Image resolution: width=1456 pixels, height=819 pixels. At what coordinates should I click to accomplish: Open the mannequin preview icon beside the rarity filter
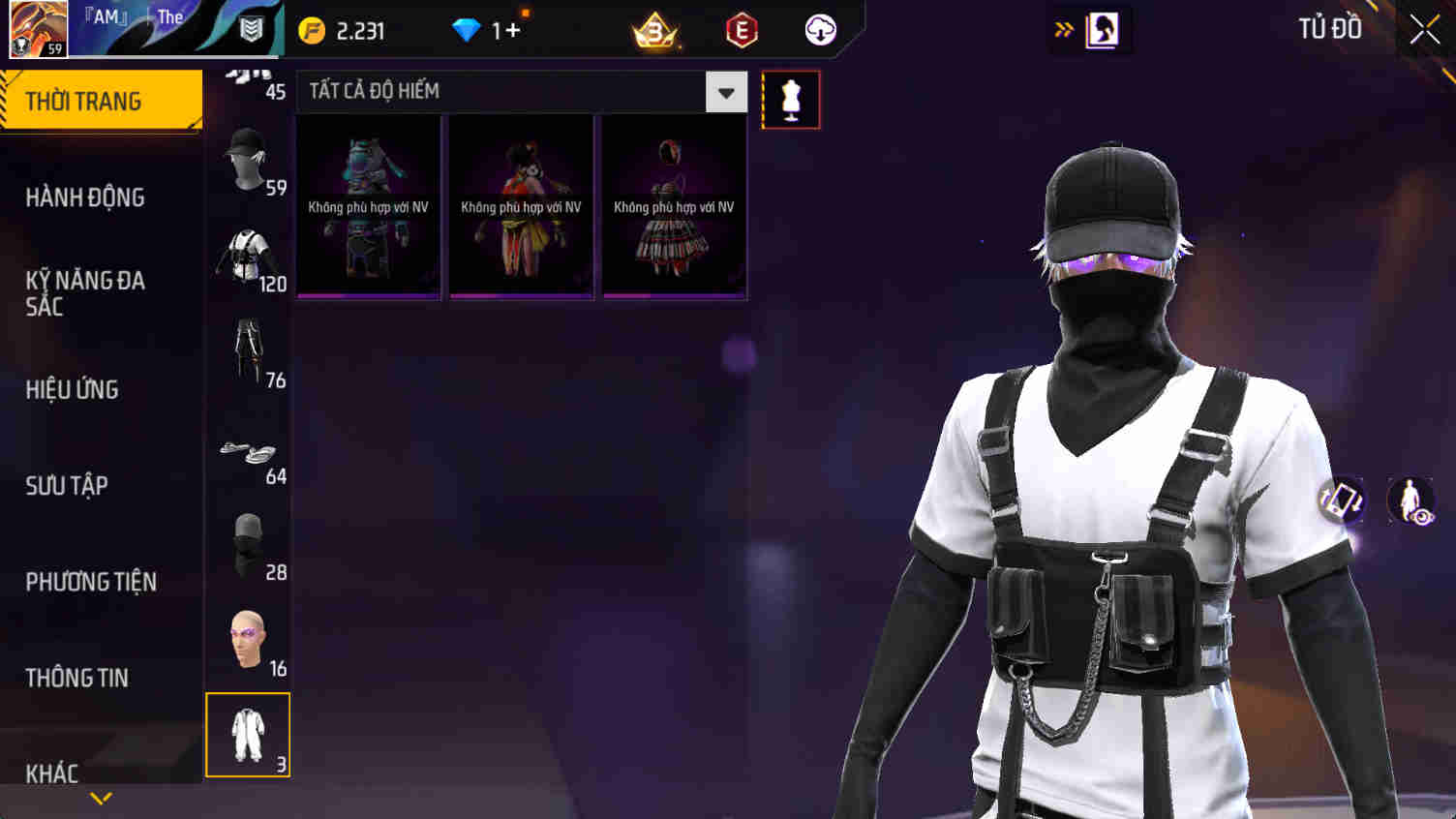point(791,98)
